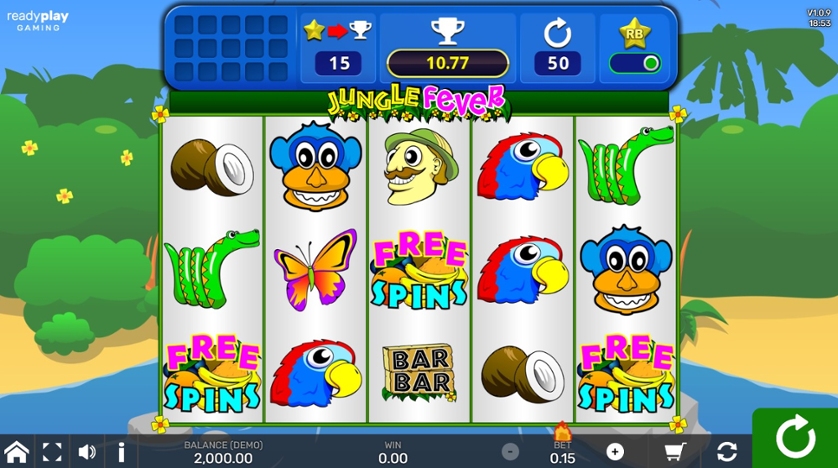838x468 pixels.
Task: Open the shopping cart feature
Action: point(673,452)
